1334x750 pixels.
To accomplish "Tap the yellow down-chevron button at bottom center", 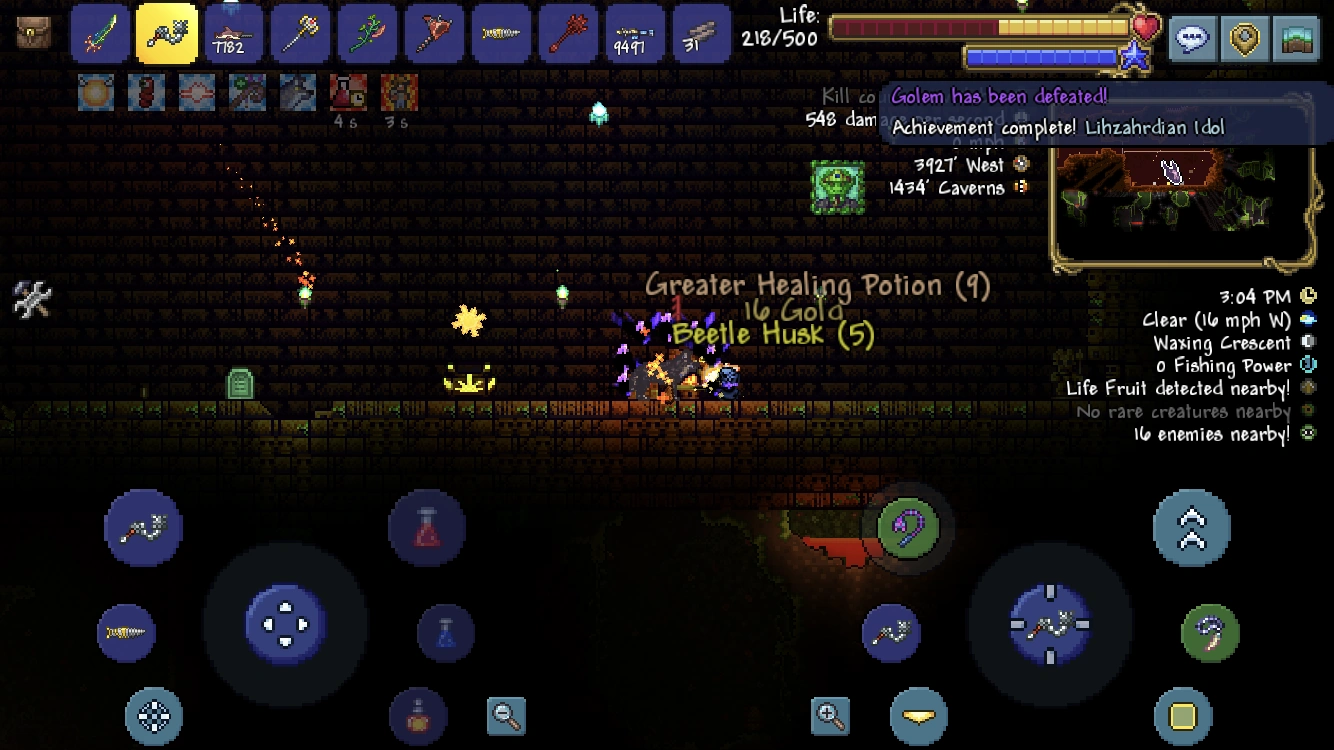I will pos(919,716).
